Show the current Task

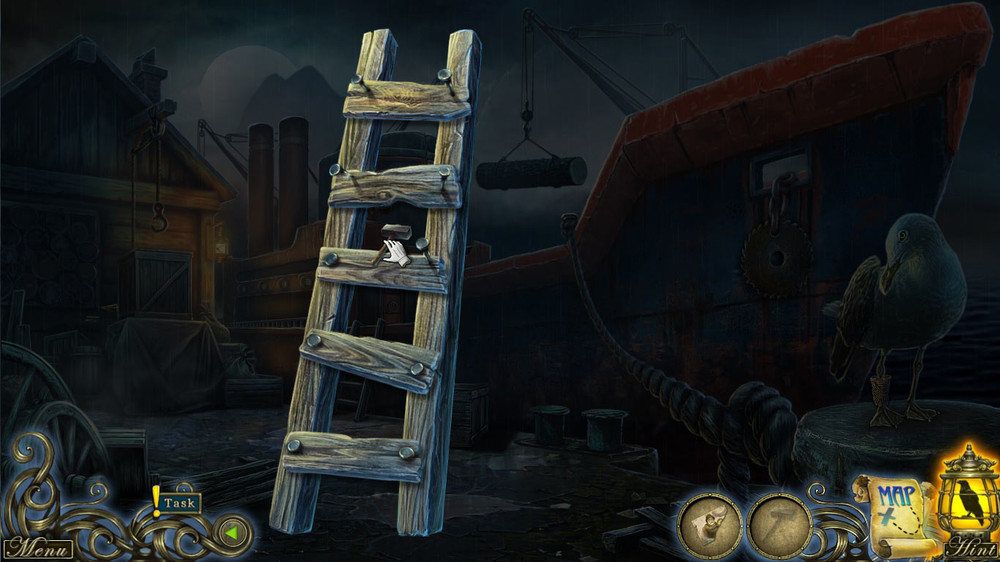[x=178, y=503]
